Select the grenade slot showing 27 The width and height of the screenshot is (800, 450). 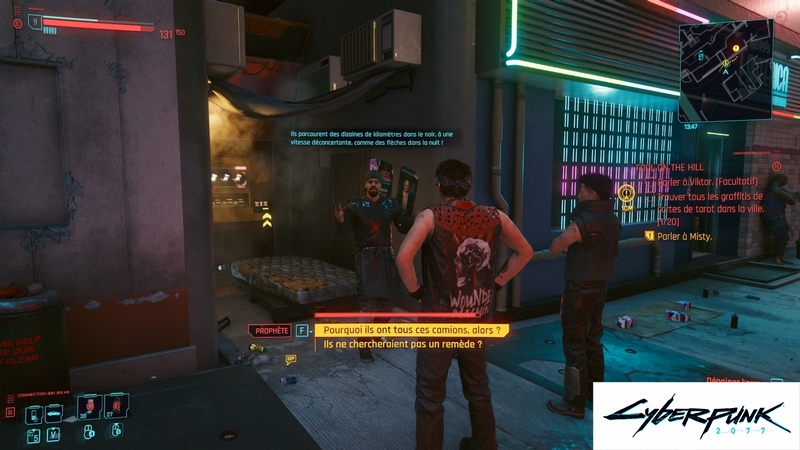(116, 406)
